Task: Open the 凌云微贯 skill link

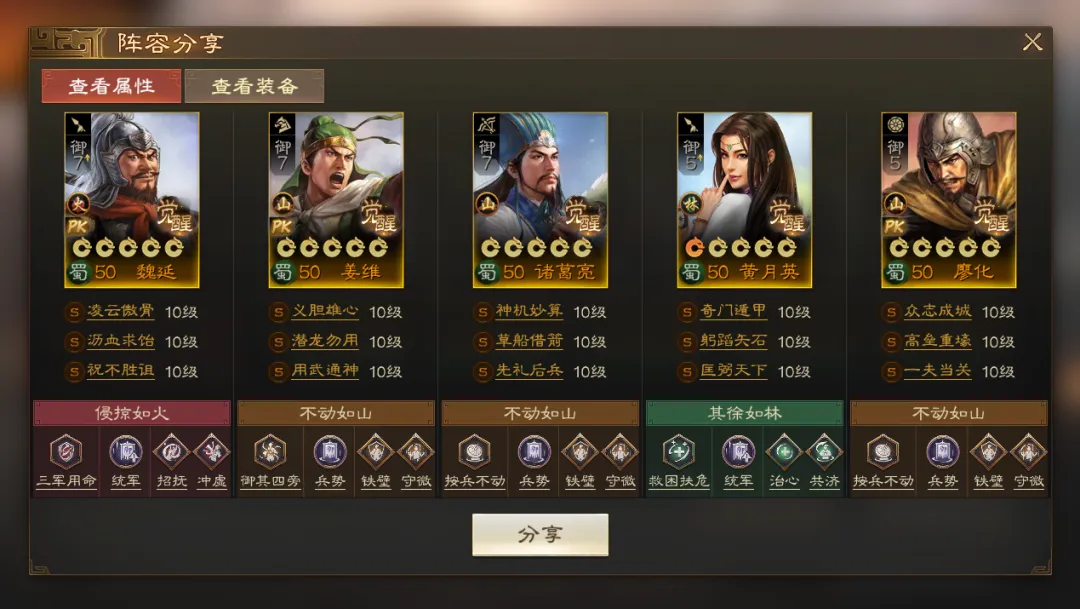Action: [x=121, y=312]
